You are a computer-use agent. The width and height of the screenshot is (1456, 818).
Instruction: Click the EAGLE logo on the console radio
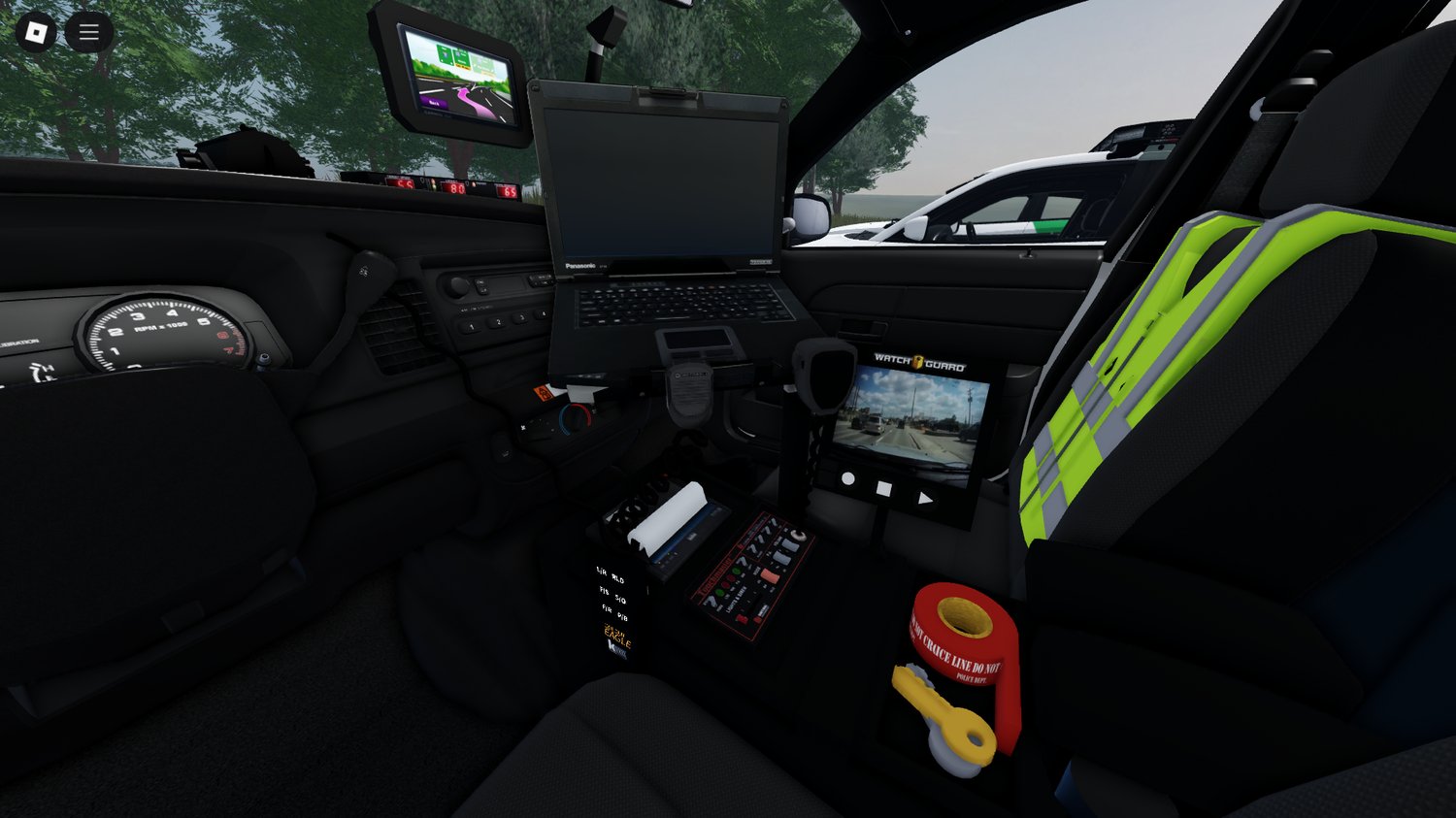click(x=618, y=638)
